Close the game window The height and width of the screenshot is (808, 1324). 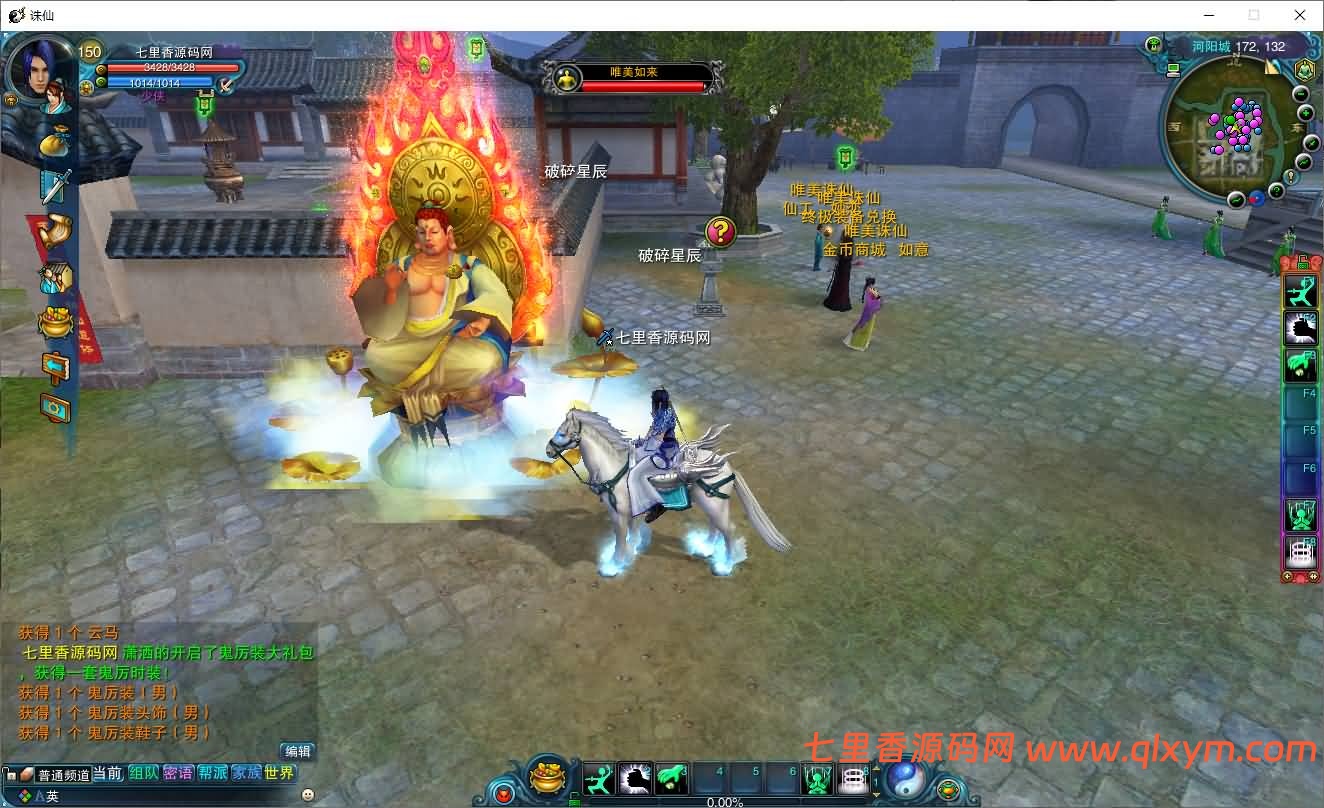tap(1300, 15)
